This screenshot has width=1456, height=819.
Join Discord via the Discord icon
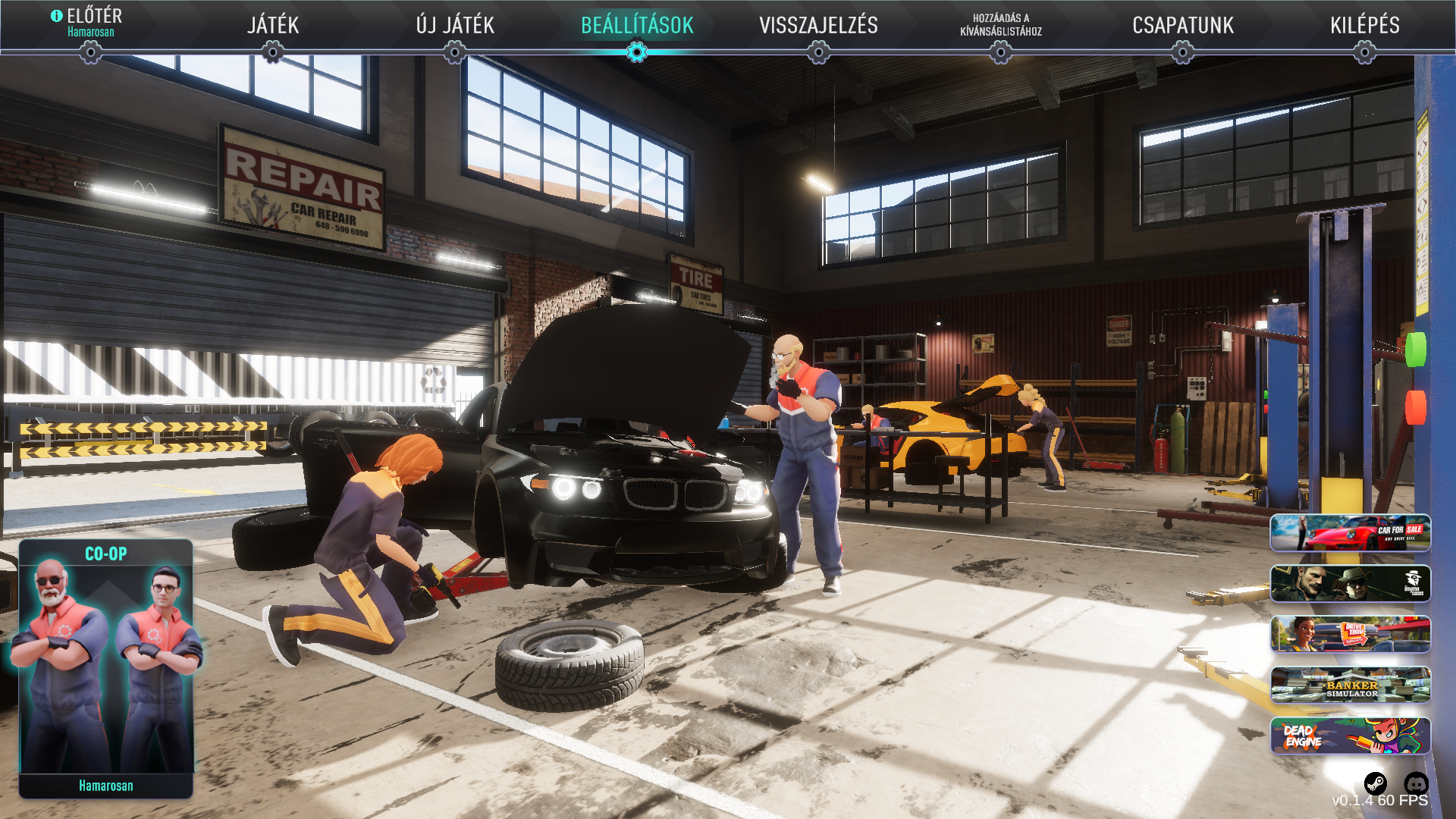click(x=1416, y=783)
